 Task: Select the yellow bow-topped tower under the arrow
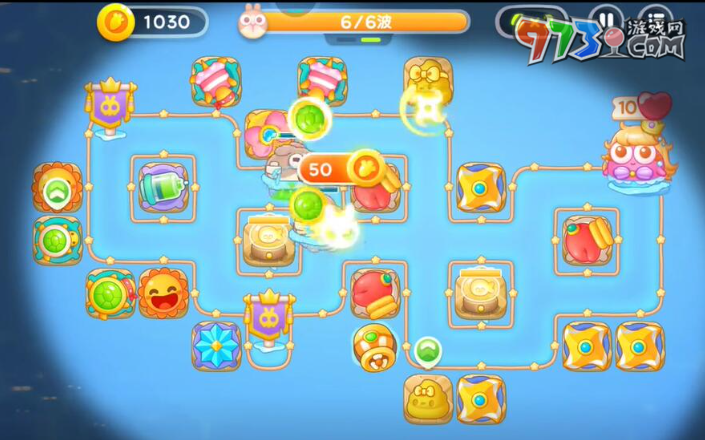point(428,398)
